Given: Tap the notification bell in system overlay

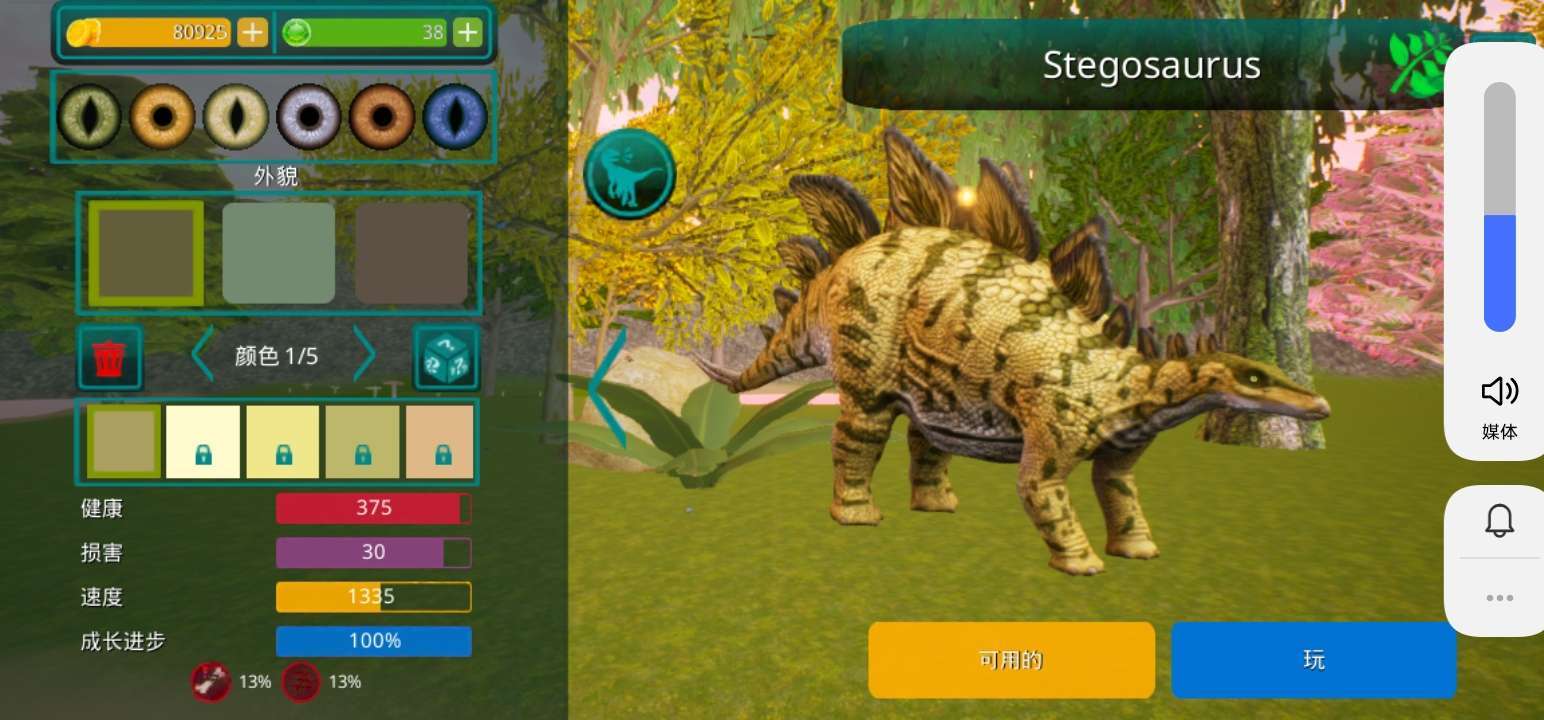Looking at the screenshot, I should click(1499, 521).
